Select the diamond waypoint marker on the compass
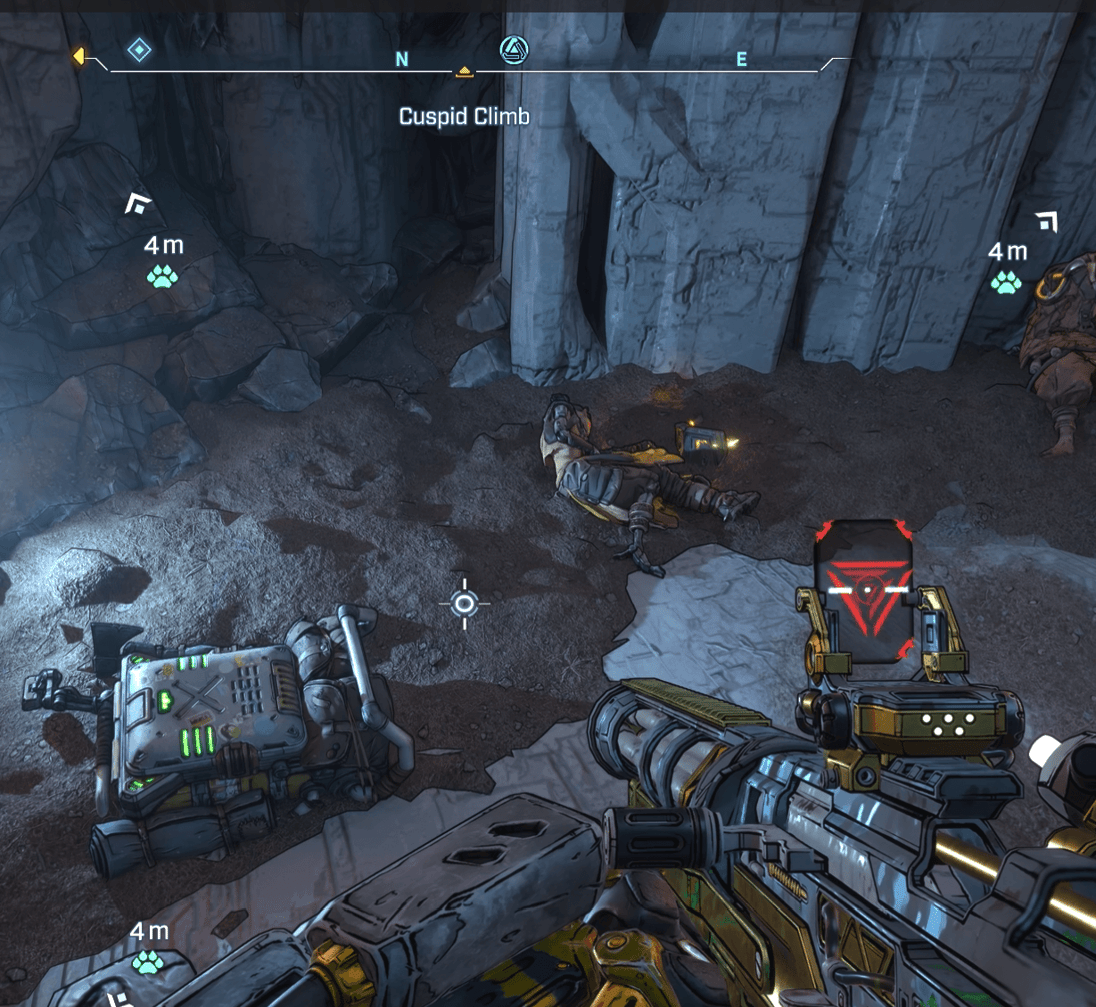 (x=139, y=49)
